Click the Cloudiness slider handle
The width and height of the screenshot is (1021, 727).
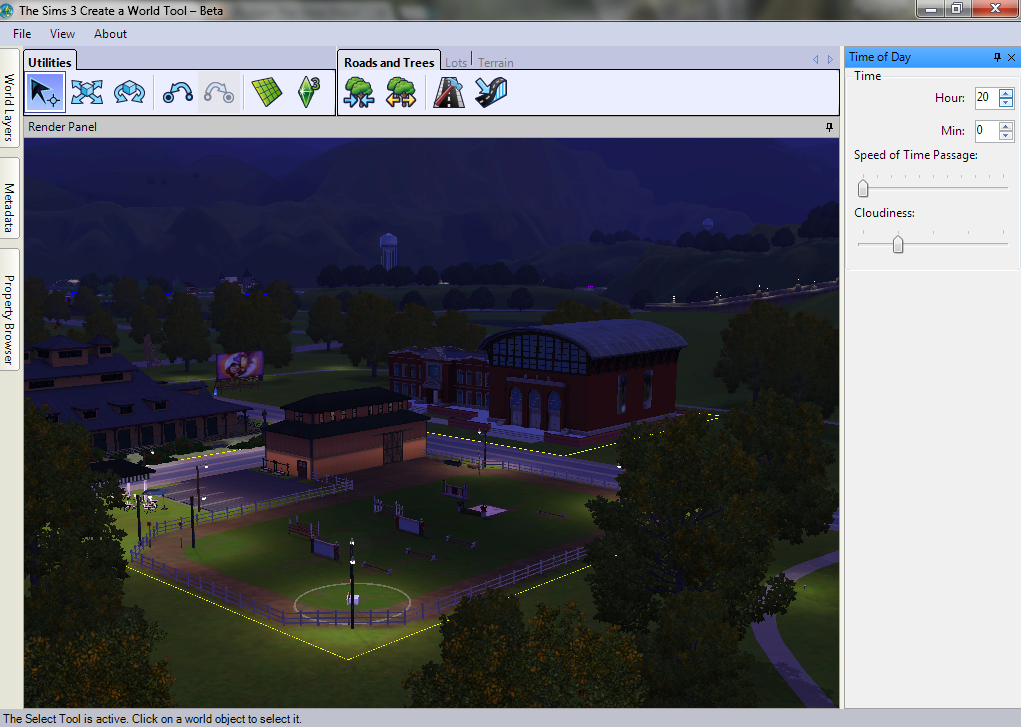point(898,244)
